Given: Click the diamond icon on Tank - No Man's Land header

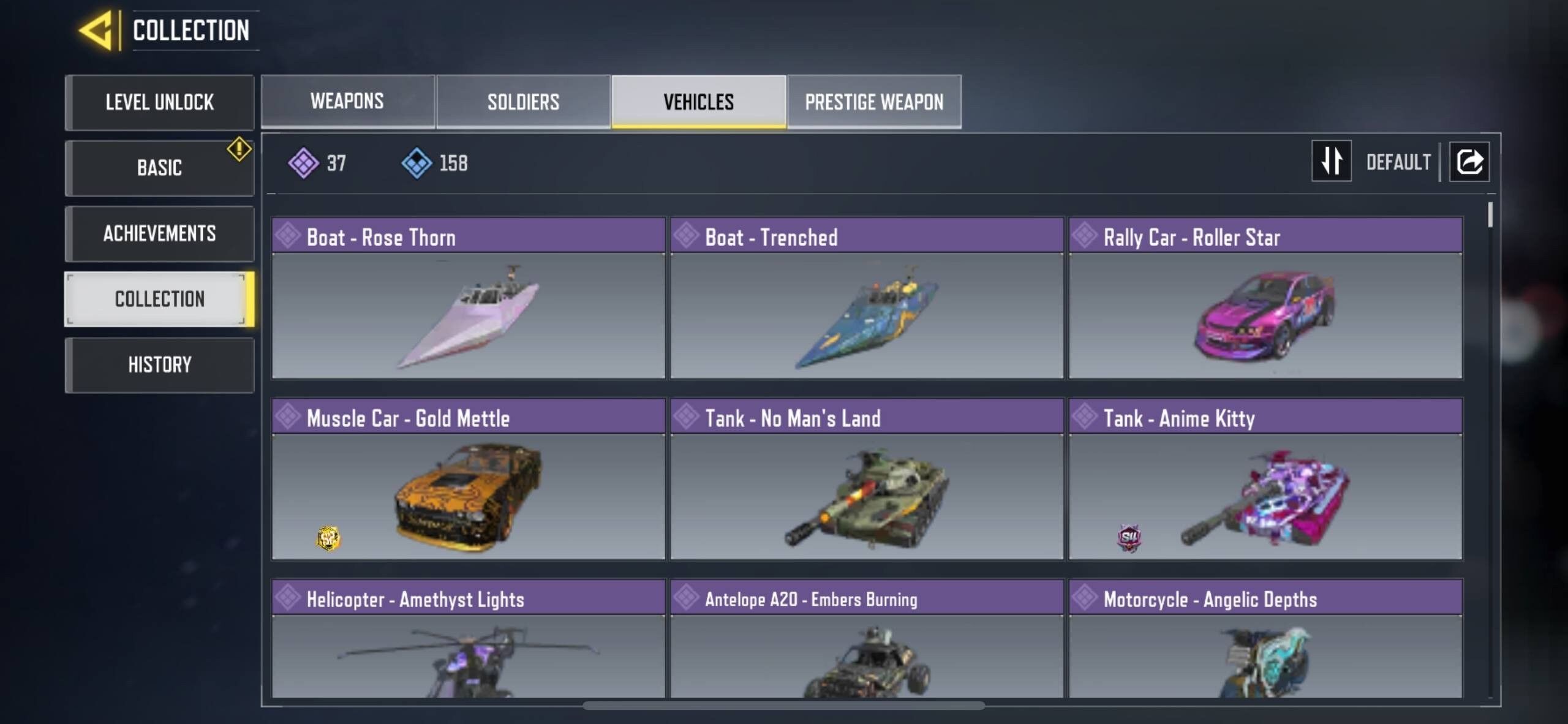Looking at the screenshot, I should (687, 418).
